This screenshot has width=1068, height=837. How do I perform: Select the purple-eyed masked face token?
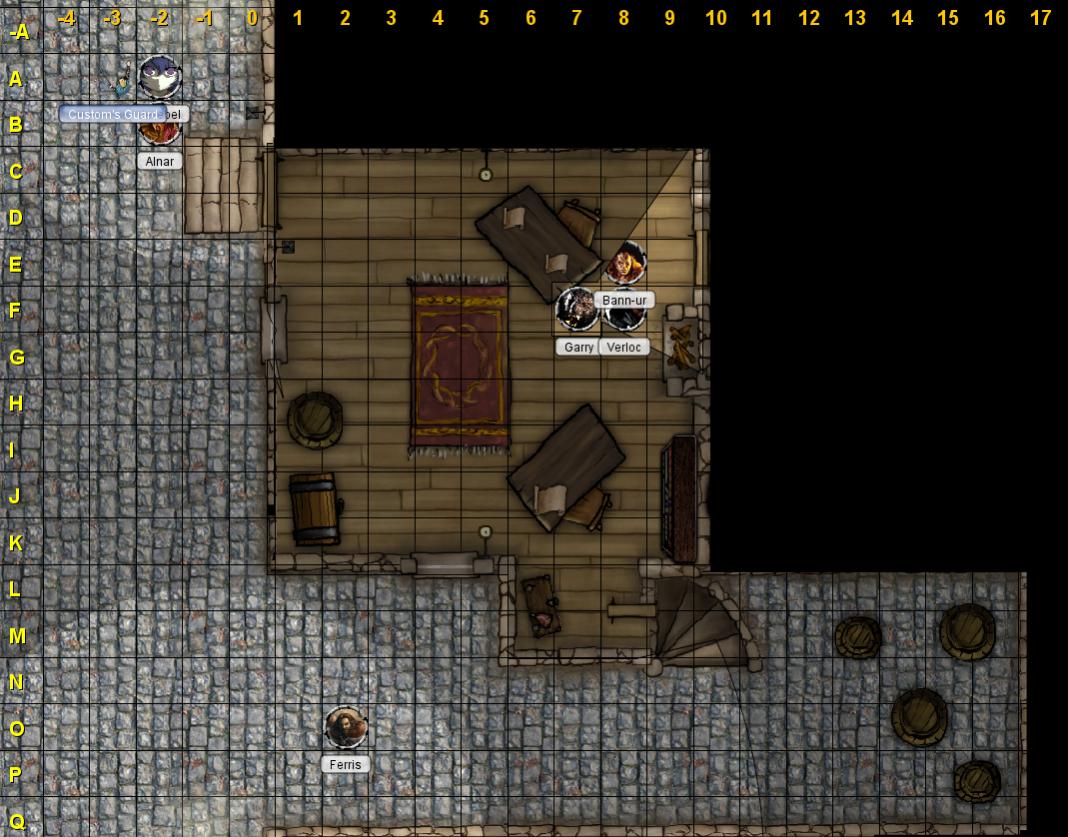click(159, 77)
